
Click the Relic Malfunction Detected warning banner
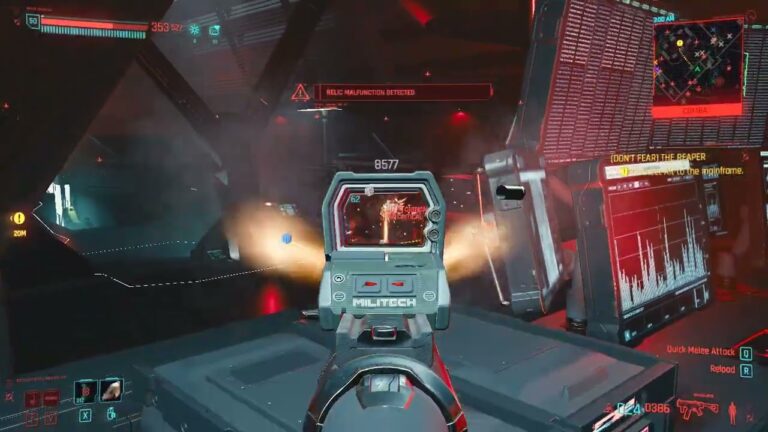pos(402,92)
